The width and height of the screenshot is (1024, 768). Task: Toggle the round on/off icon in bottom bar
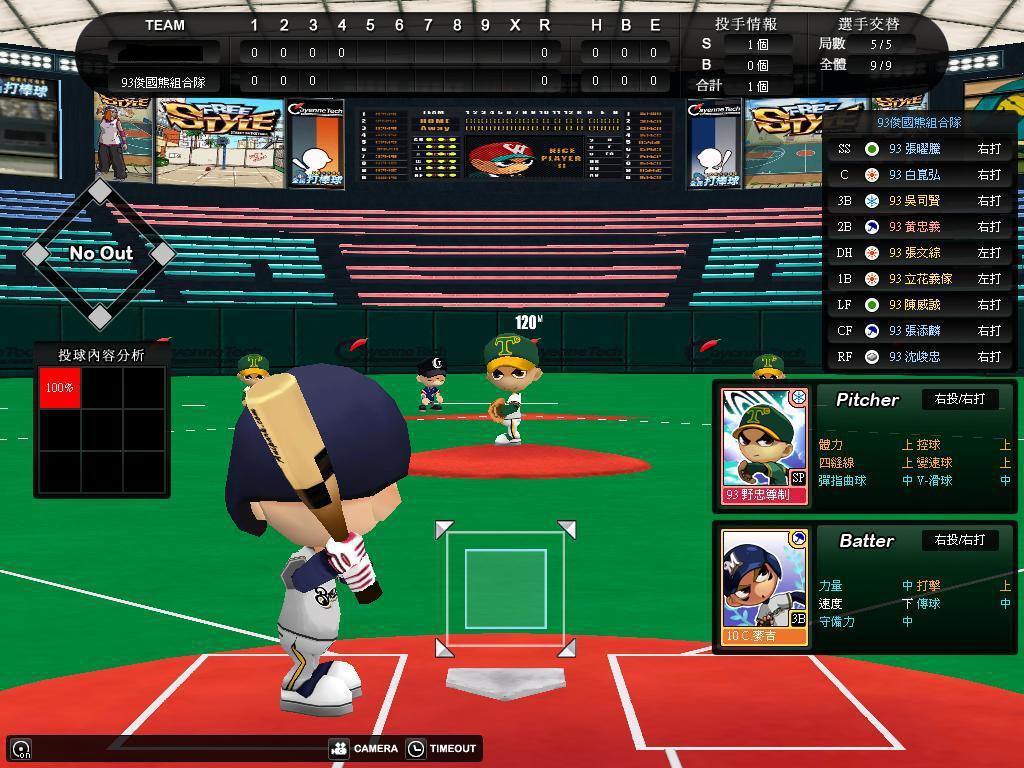[x=21, y=749]
